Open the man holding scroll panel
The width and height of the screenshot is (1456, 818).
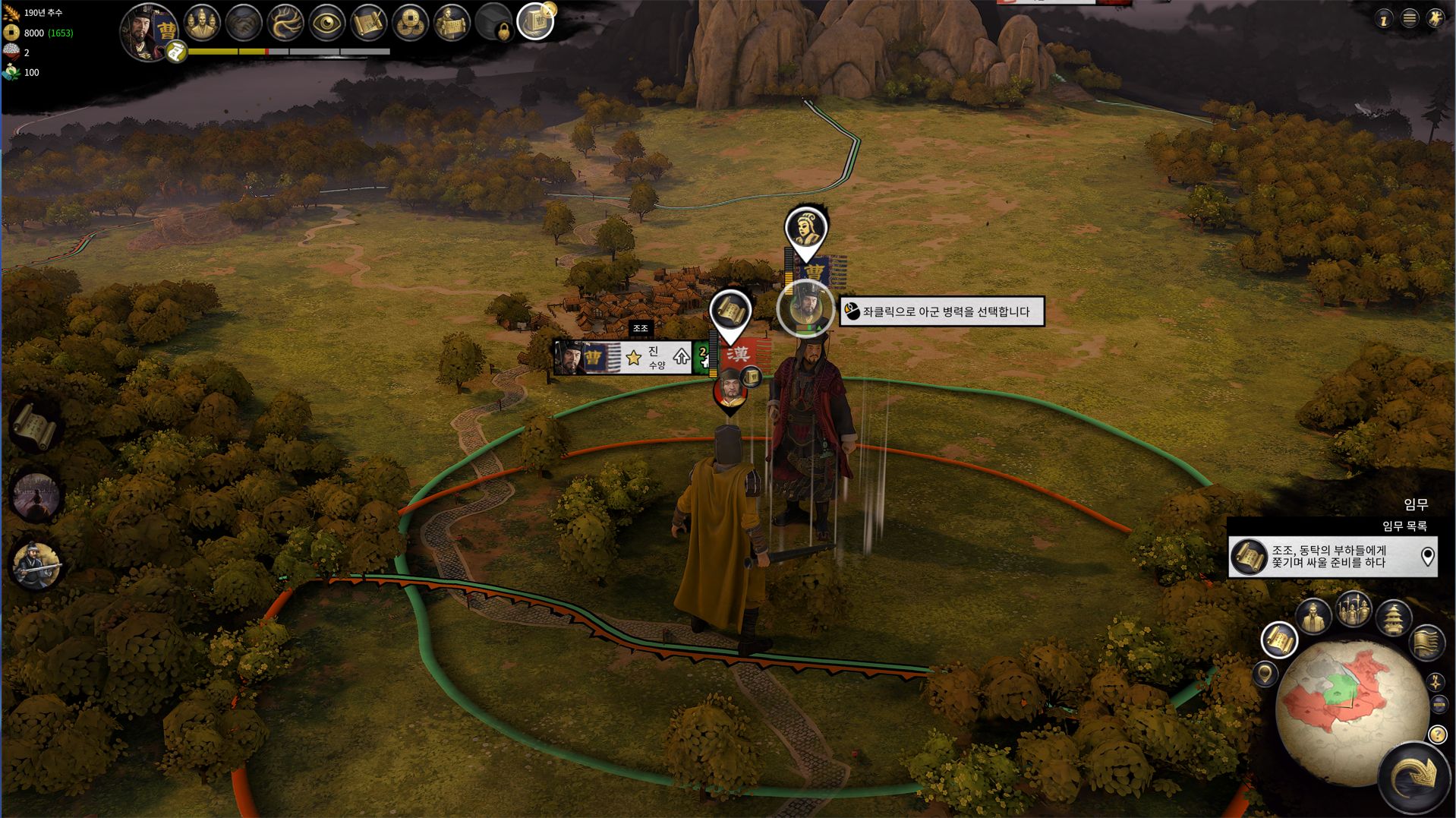(x=452, y=24)
